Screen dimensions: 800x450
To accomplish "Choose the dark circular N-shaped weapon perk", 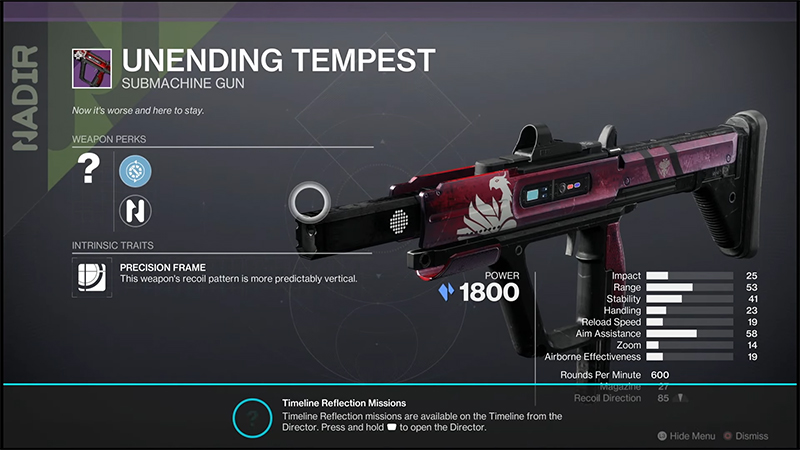I will coord(134,210).
